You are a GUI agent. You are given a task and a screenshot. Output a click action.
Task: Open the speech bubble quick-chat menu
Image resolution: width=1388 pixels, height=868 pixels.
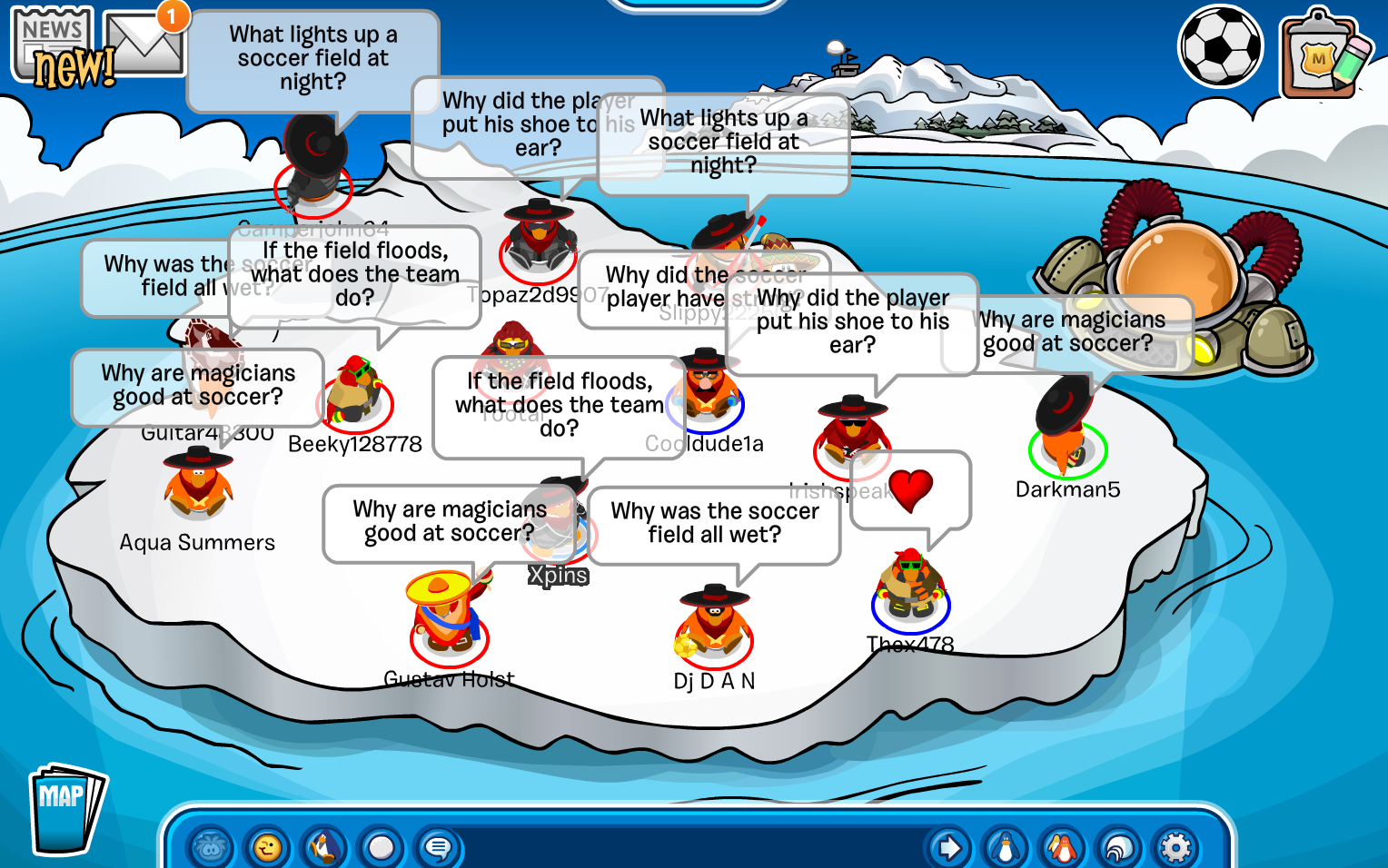pos(438,848)
